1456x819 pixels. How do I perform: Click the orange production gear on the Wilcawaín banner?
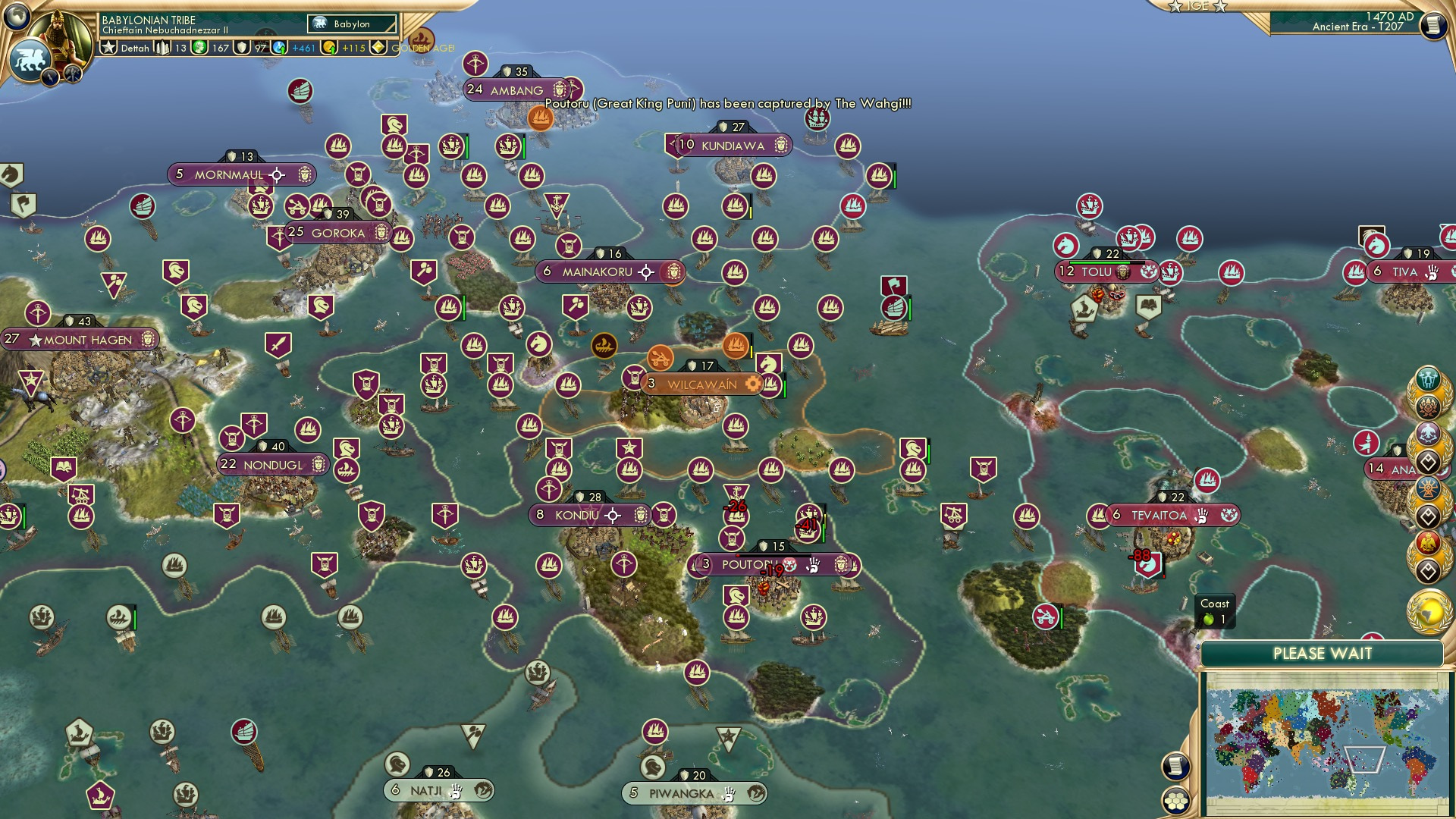(752, 384)
